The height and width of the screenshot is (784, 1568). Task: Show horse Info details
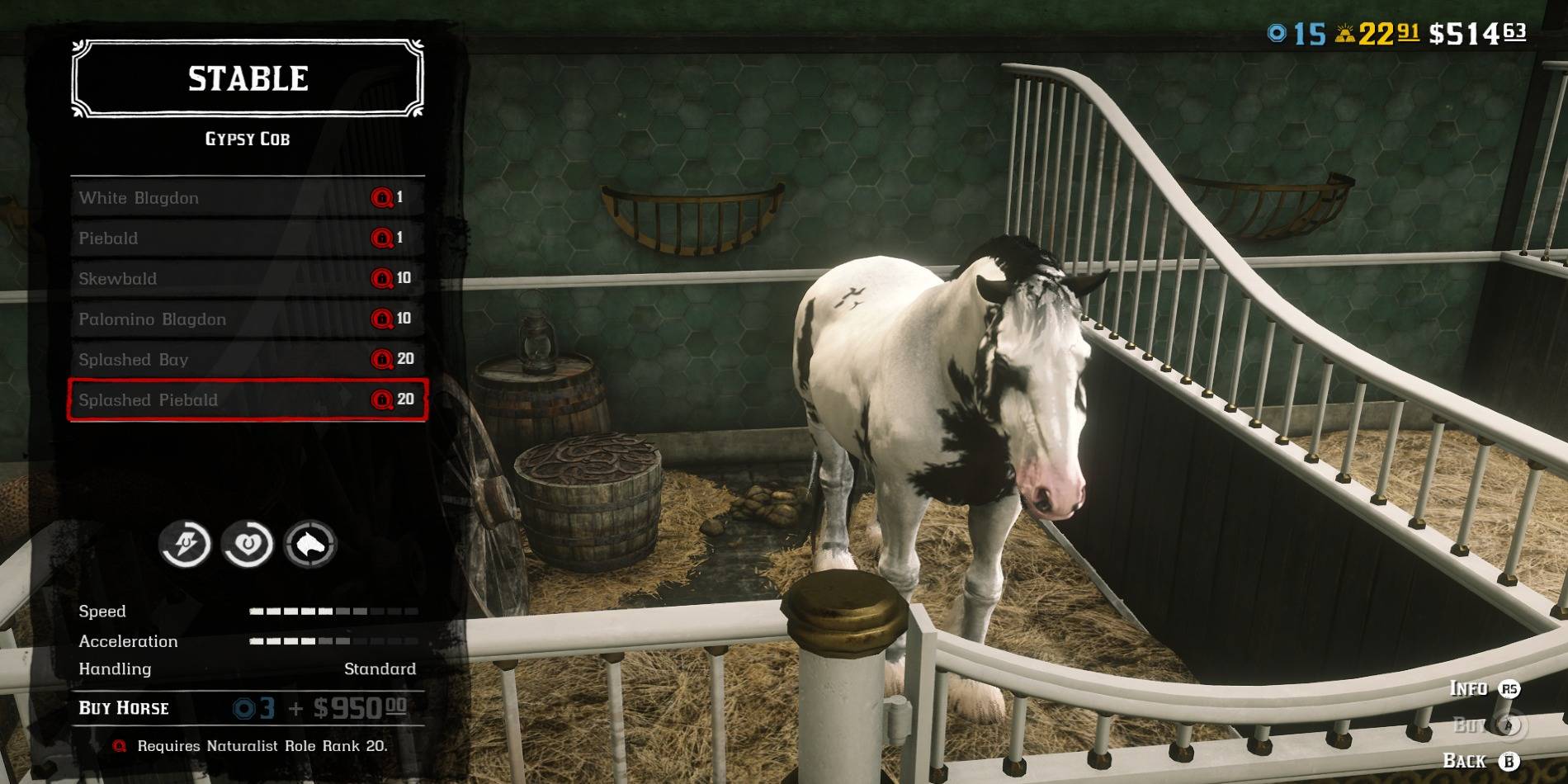click(x=1484, y=688)
